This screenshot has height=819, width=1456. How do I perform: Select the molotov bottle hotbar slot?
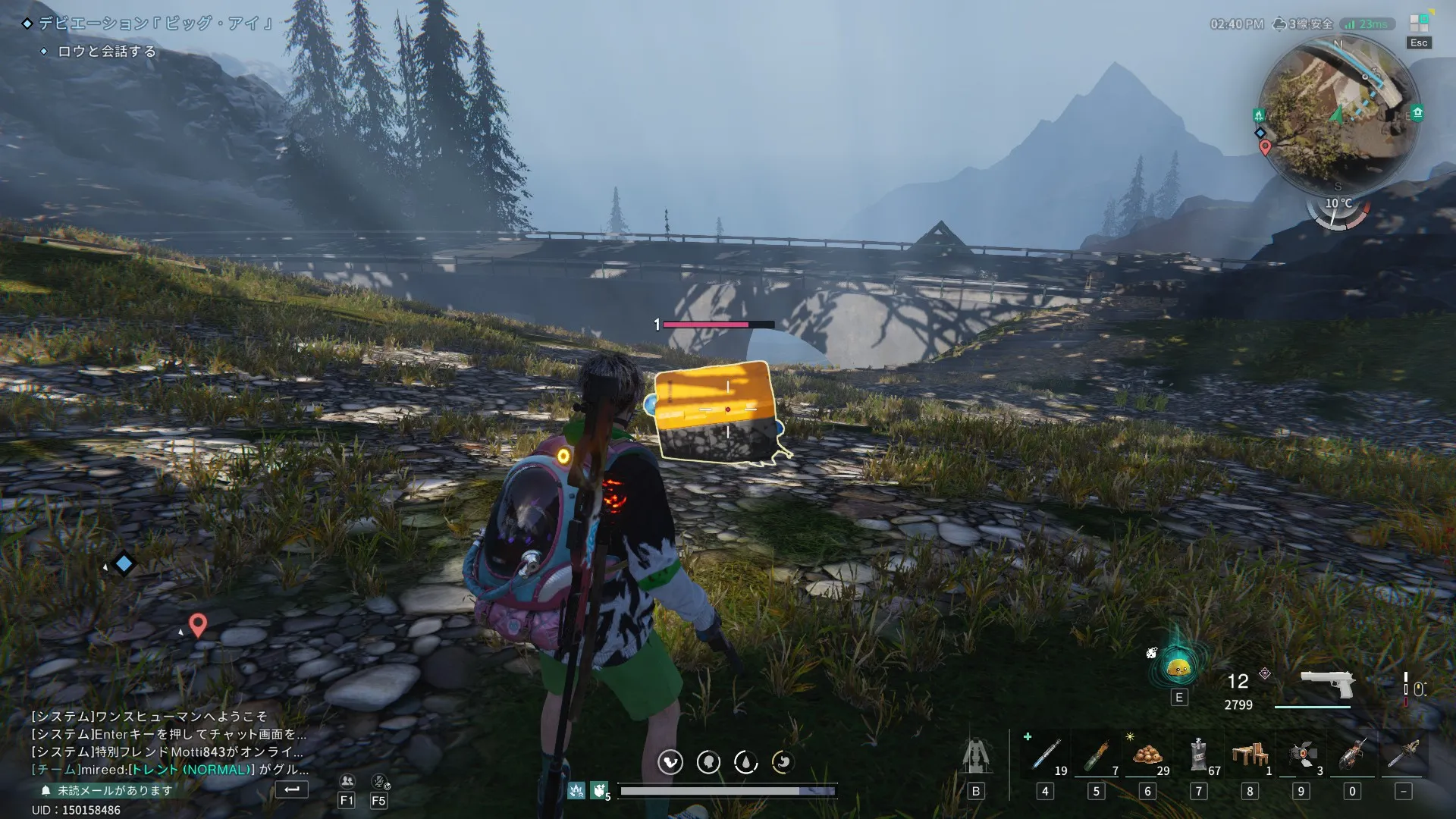point(1096,755)
